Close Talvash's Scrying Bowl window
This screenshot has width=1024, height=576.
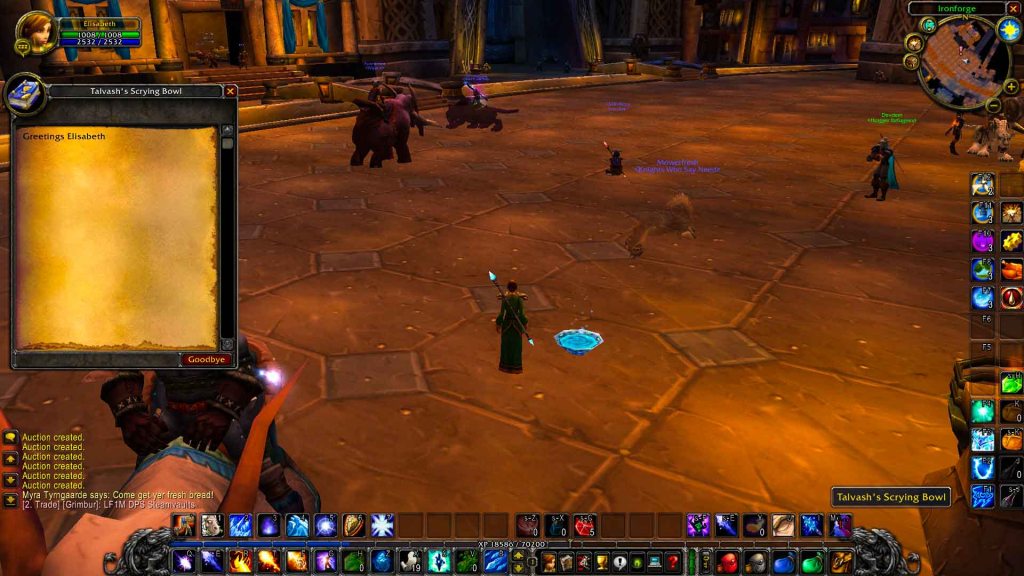231,91
